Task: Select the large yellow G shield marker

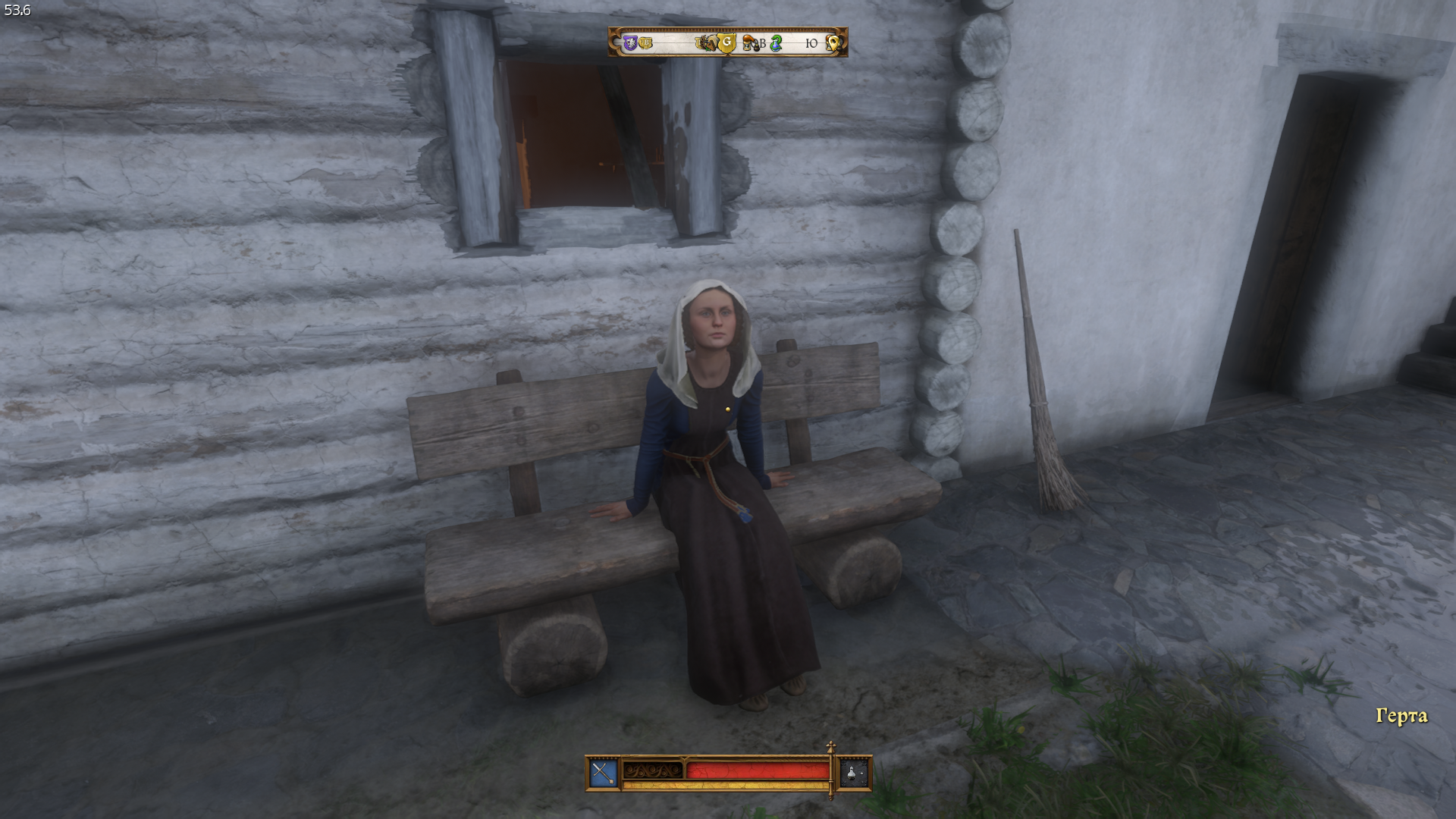Action: click(x=726, y=43)
